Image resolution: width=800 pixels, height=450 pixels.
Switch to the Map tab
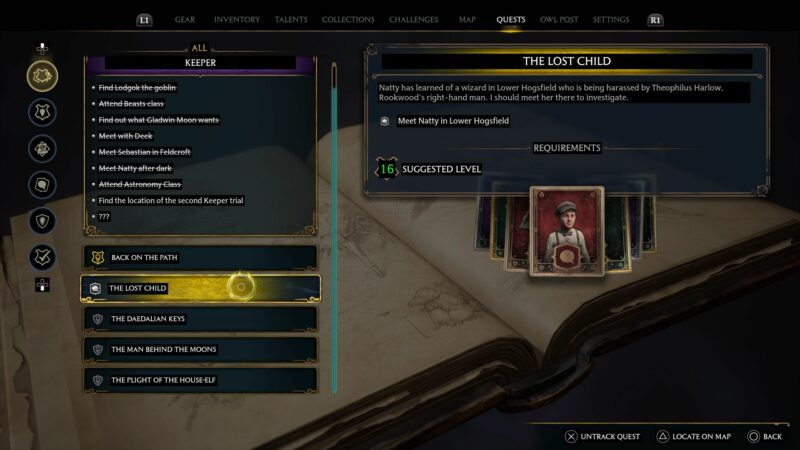tap(467, 19)
